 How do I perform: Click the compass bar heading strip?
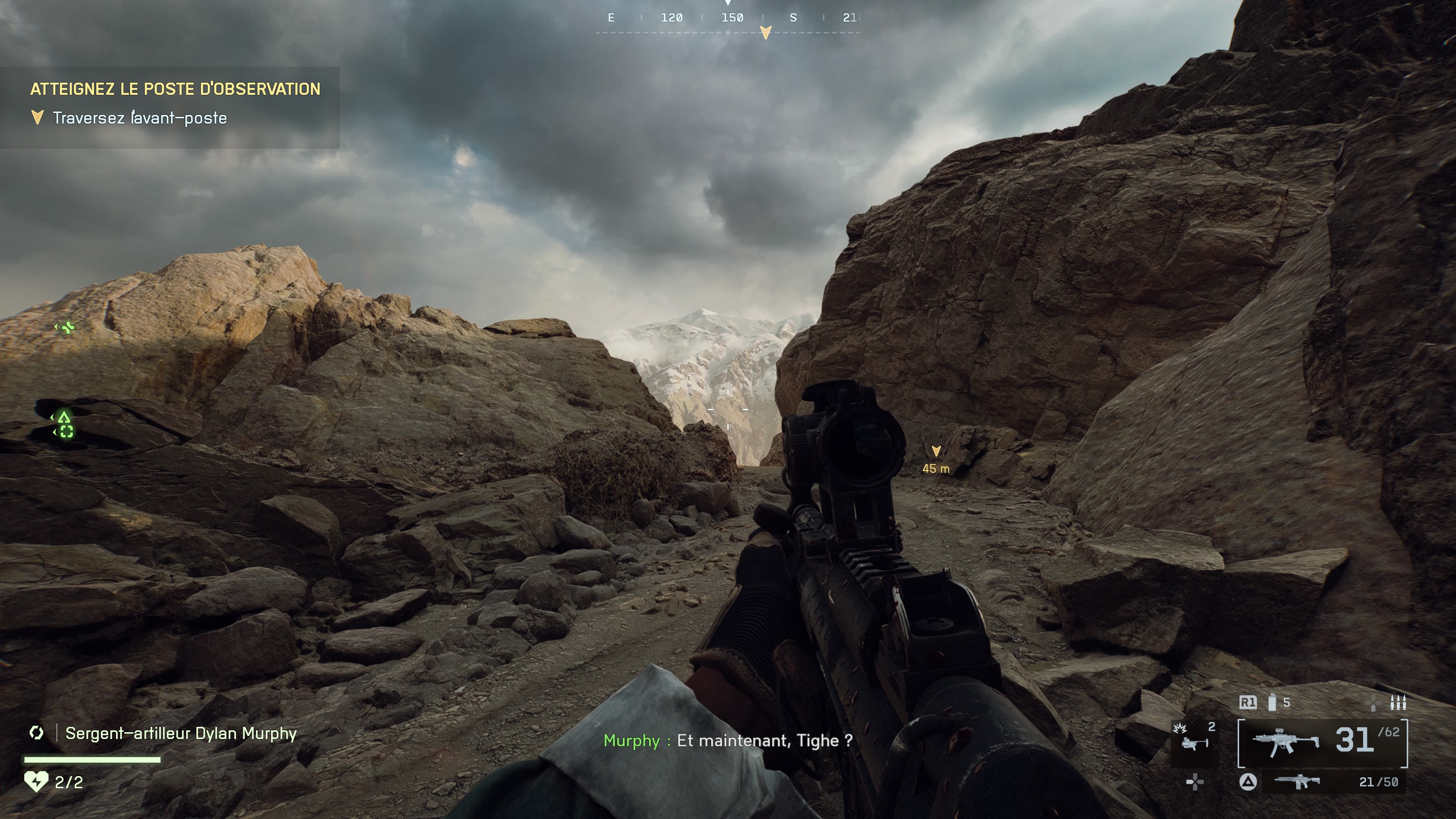point(728,18)
